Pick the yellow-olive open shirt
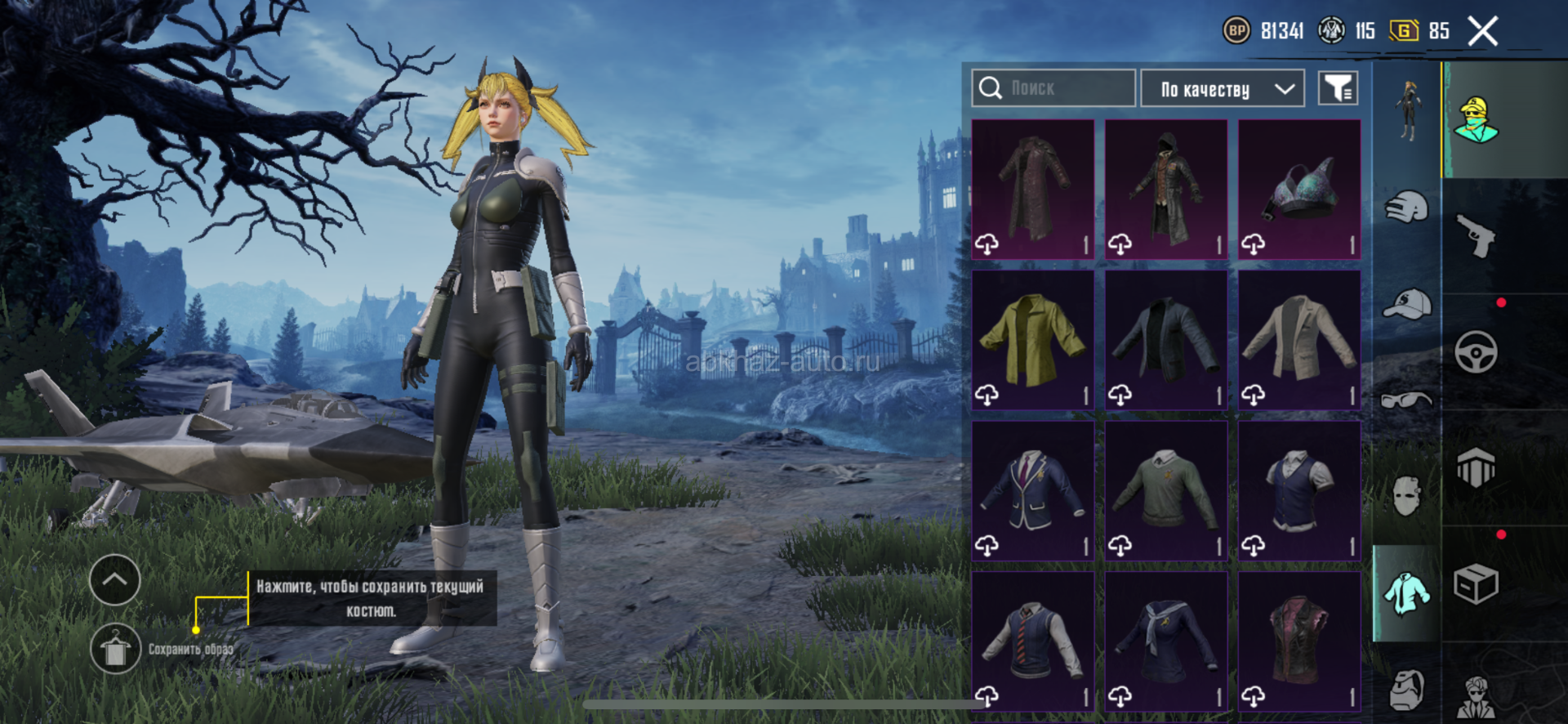The height and width of the screenshot is (724, 1568). coord(1033,339)
